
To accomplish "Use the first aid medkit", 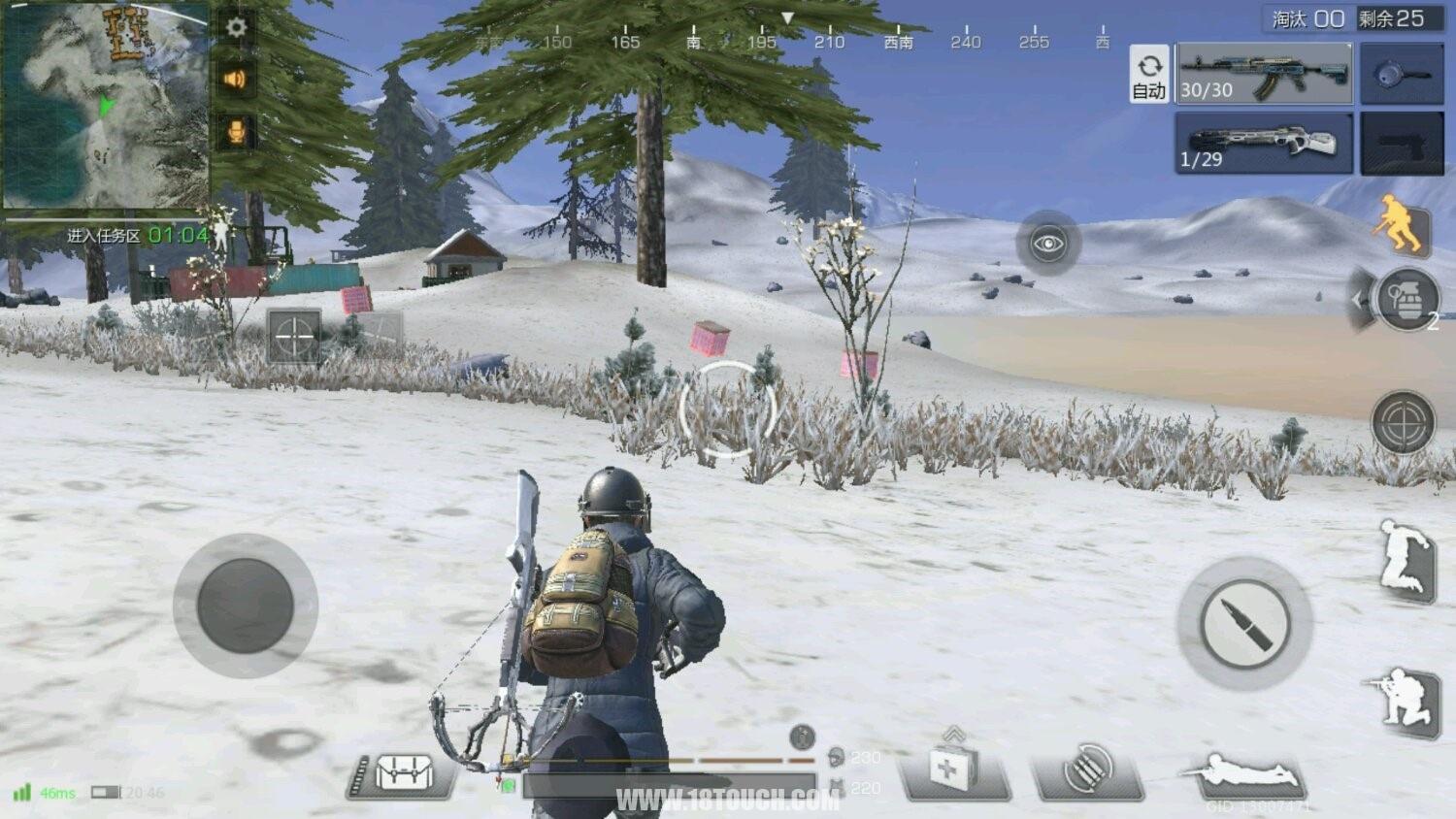I will 949,770.
